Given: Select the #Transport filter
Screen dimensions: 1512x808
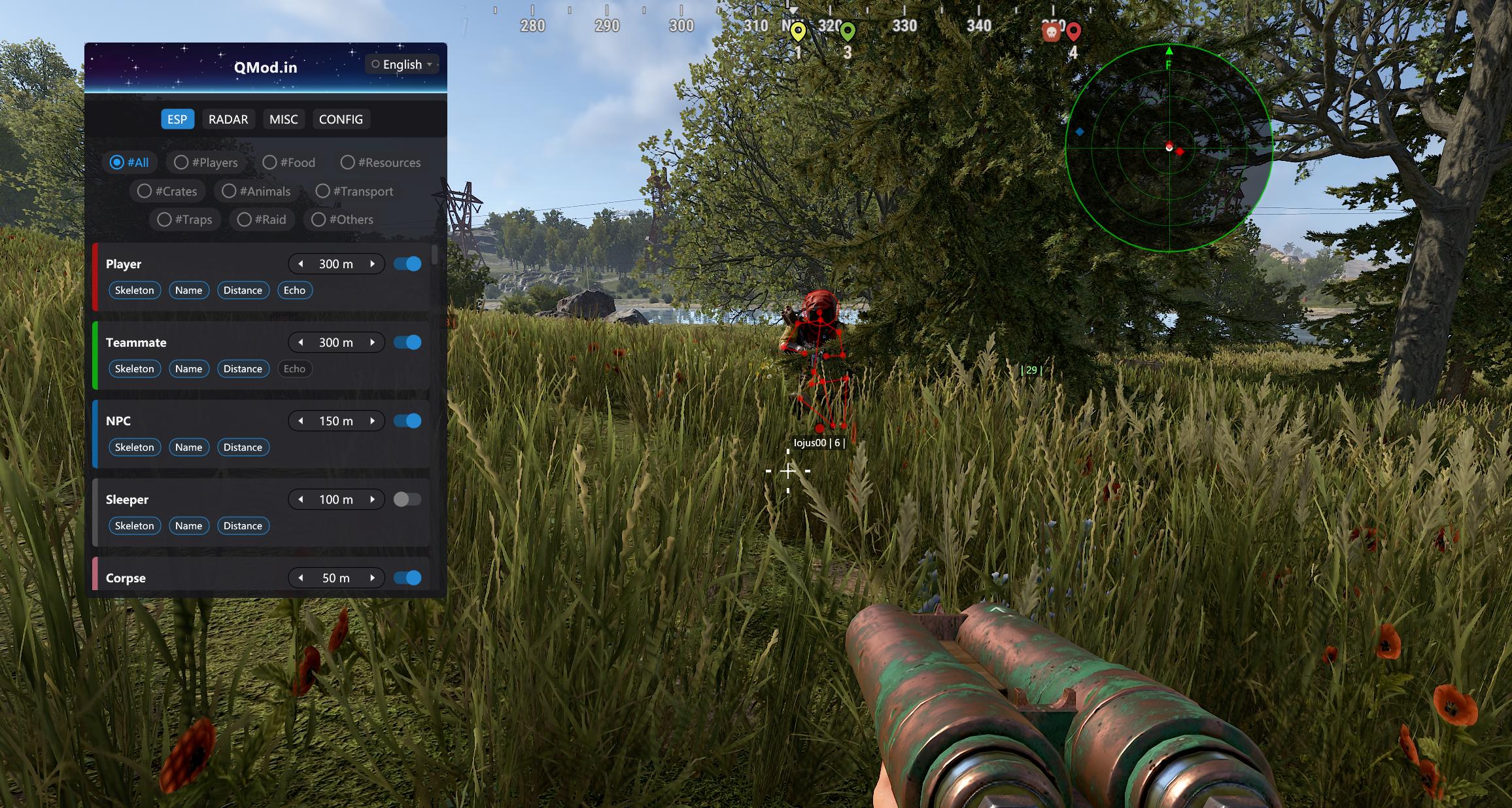Looking at the screenshot, I should 354,191.
